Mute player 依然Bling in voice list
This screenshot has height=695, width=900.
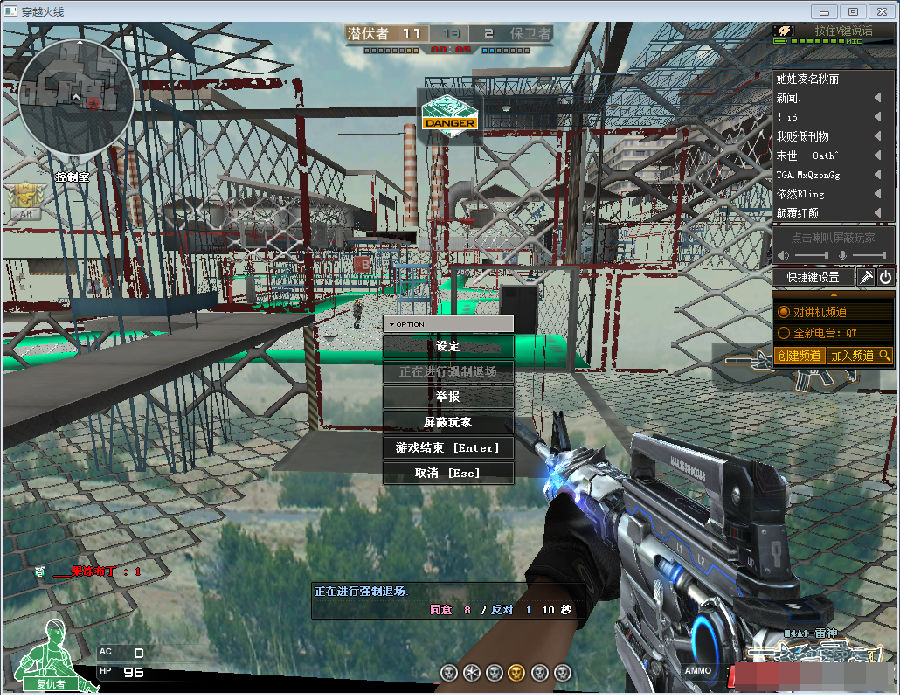tap(878, 194)
